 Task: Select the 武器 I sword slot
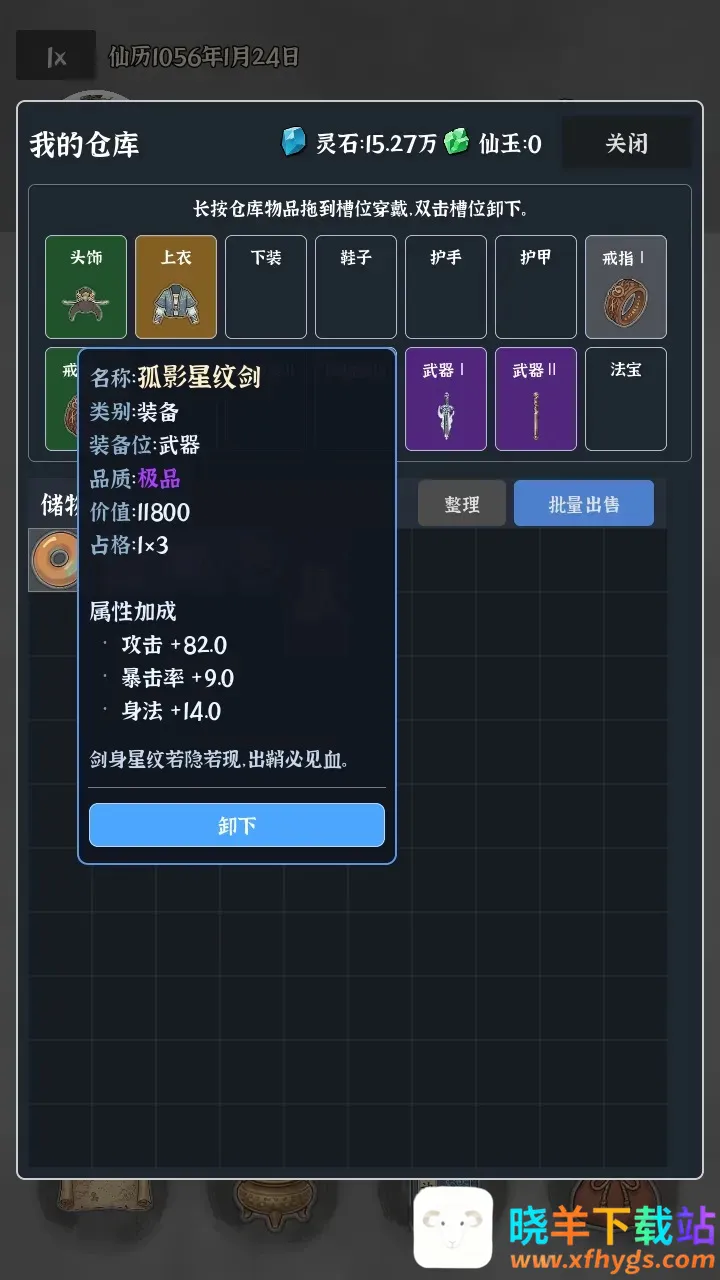point(446,399)
